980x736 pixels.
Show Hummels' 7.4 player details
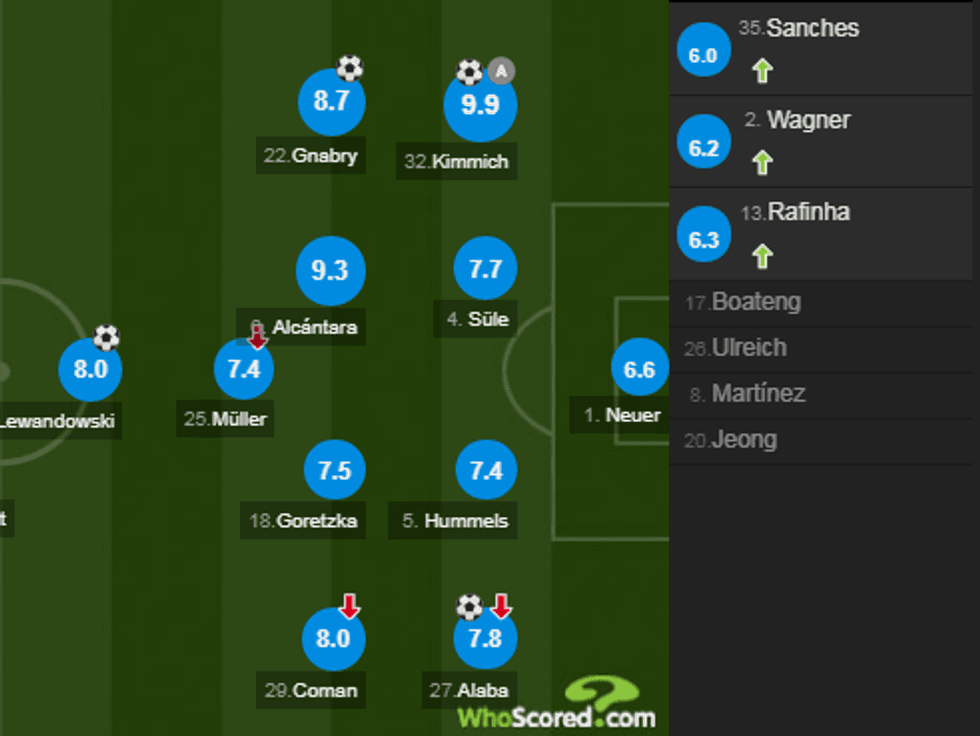coord(486,470)
